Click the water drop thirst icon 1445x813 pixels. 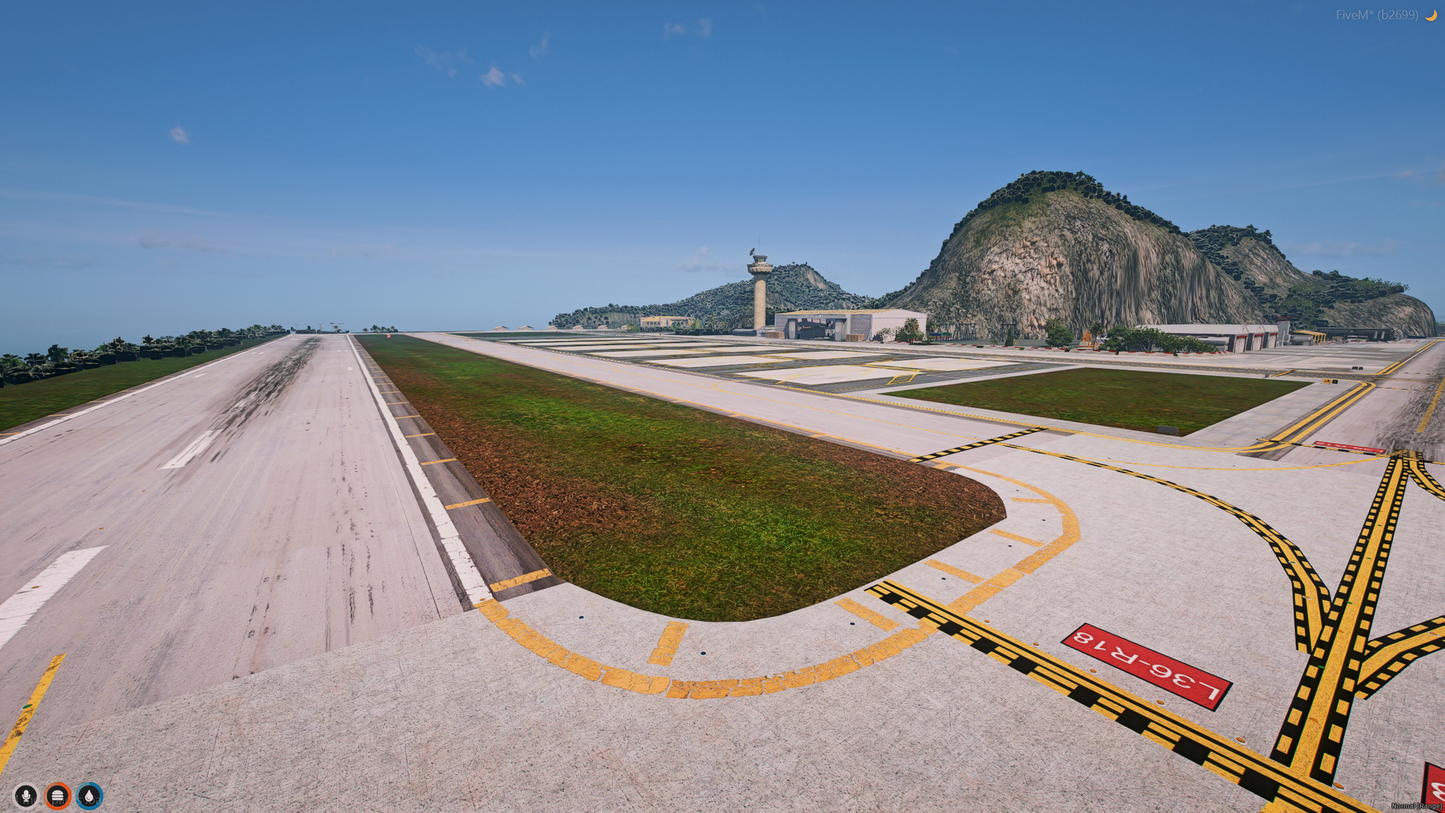[90, 795]
